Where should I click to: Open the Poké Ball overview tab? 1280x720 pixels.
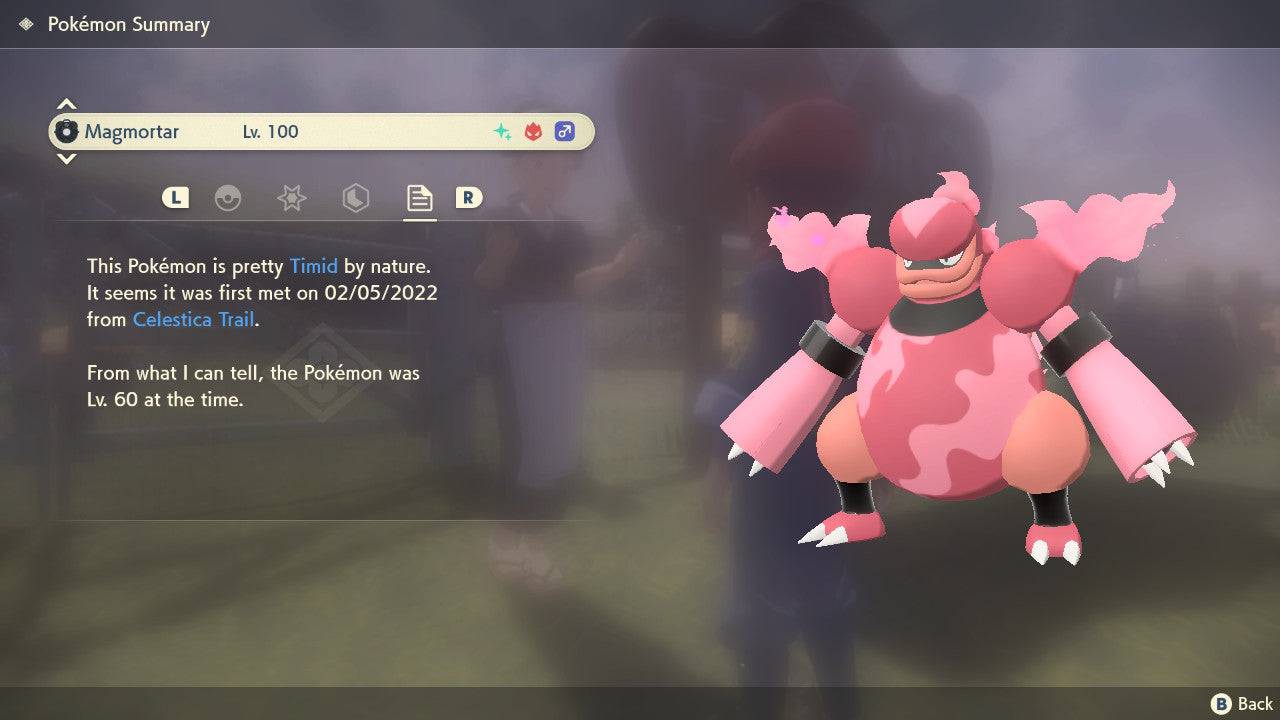coord(229,198)
